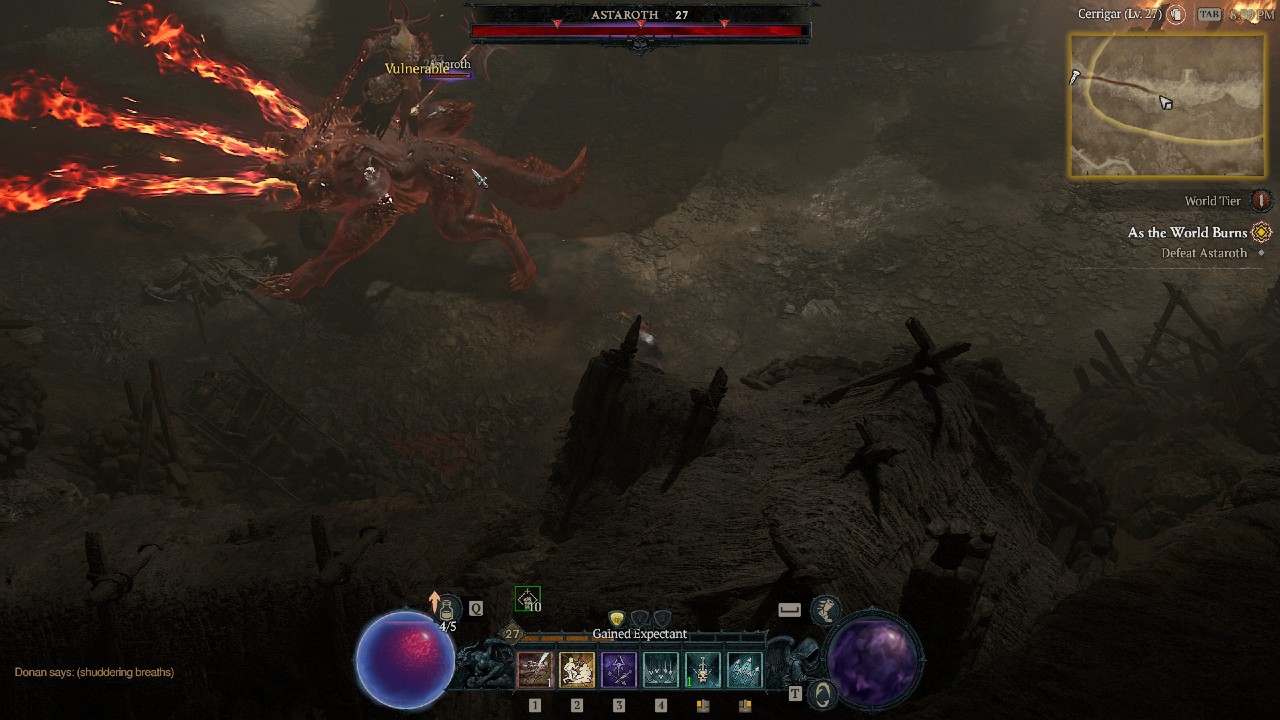Click the yellow shield icon above experience bar

click(617, 619)
